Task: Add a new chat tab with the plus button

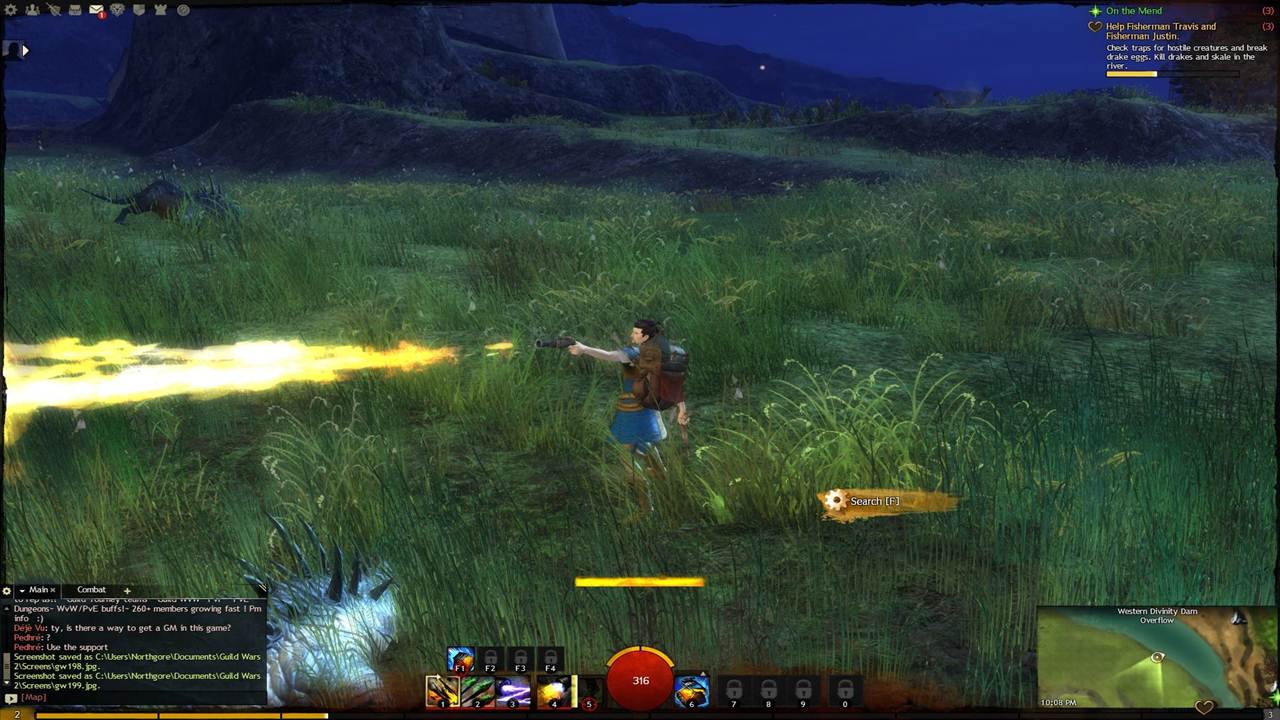Action: [x=127, y=590]
